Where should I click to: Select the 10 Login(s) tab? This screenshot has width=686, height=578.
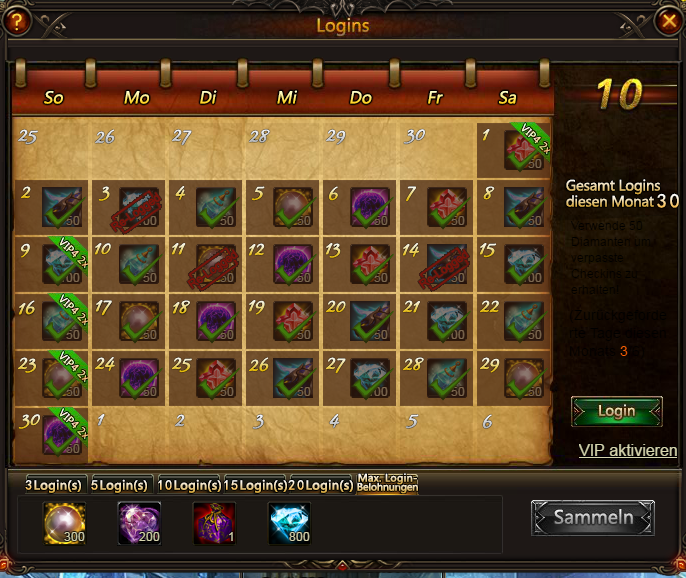tap(188, 485)
